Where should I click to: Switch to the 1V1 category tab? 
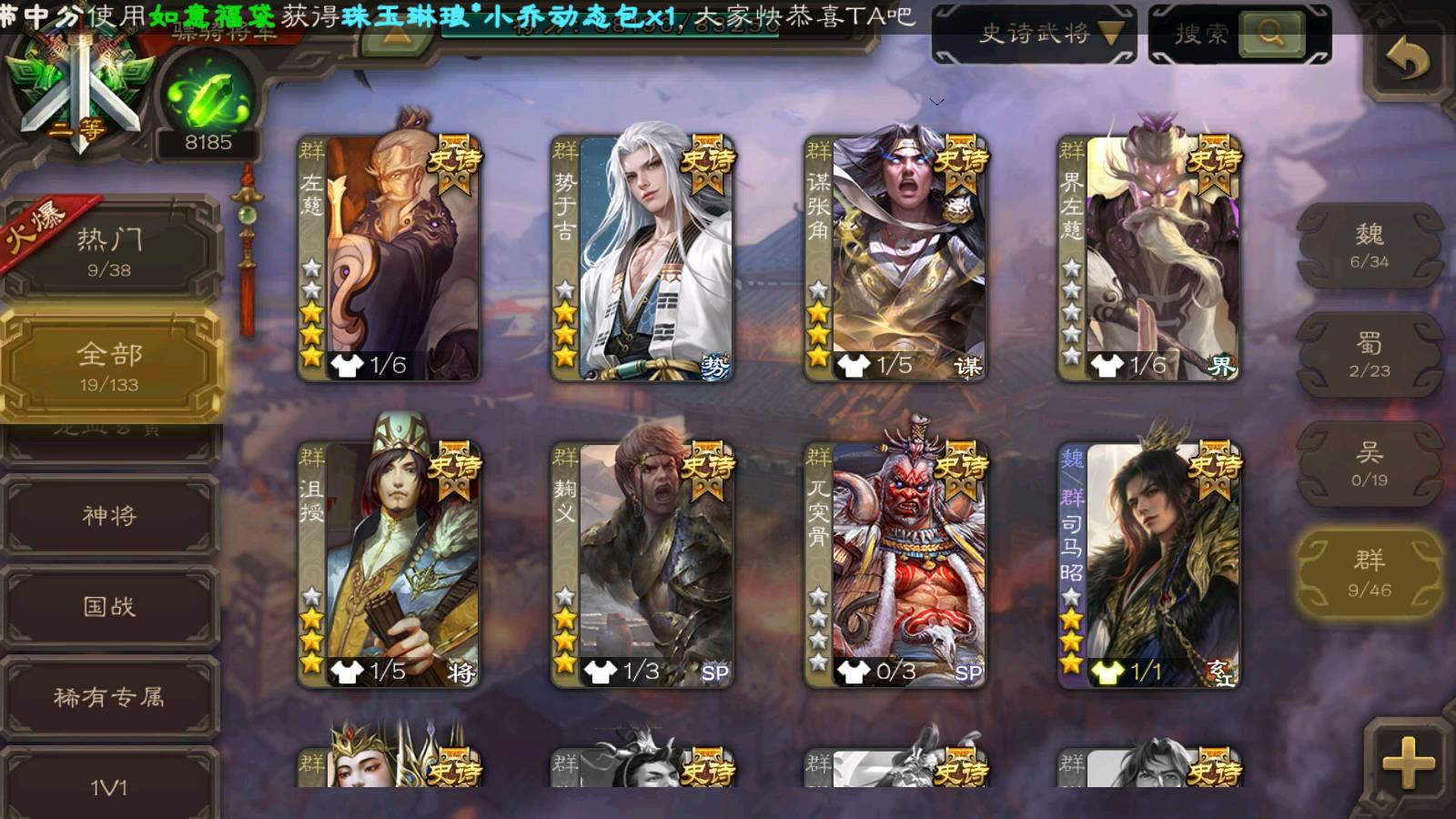(109, 786)
